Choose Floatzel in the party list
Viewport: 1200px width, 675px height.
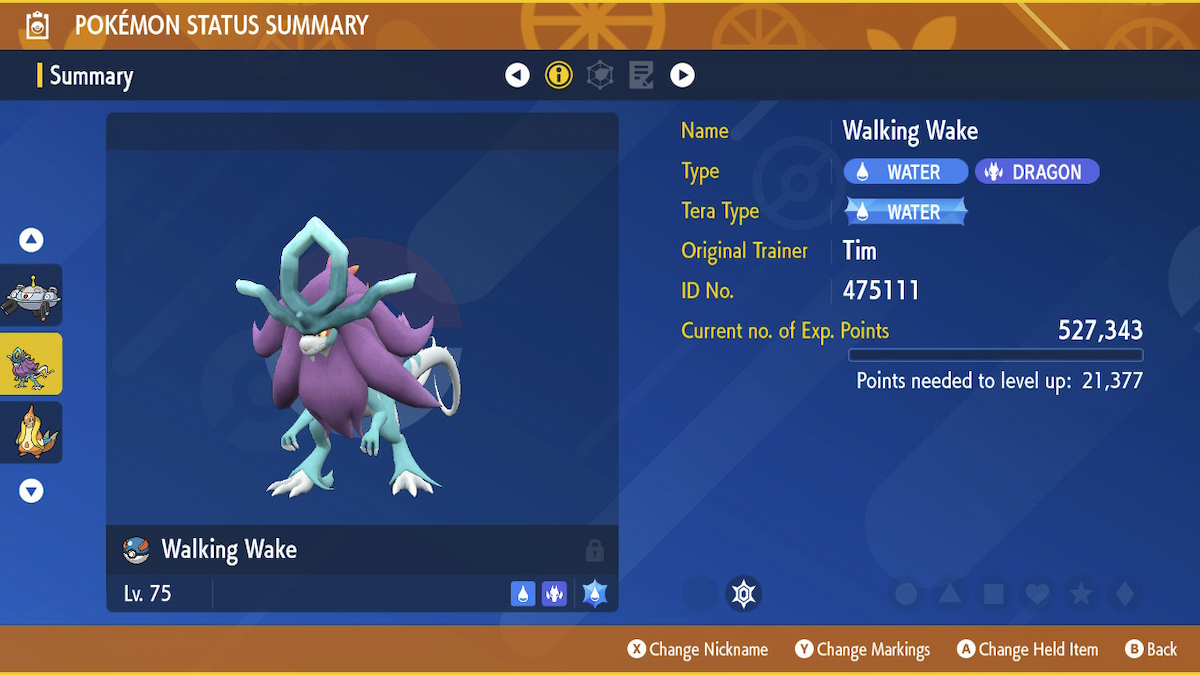(x=32, y=432)
